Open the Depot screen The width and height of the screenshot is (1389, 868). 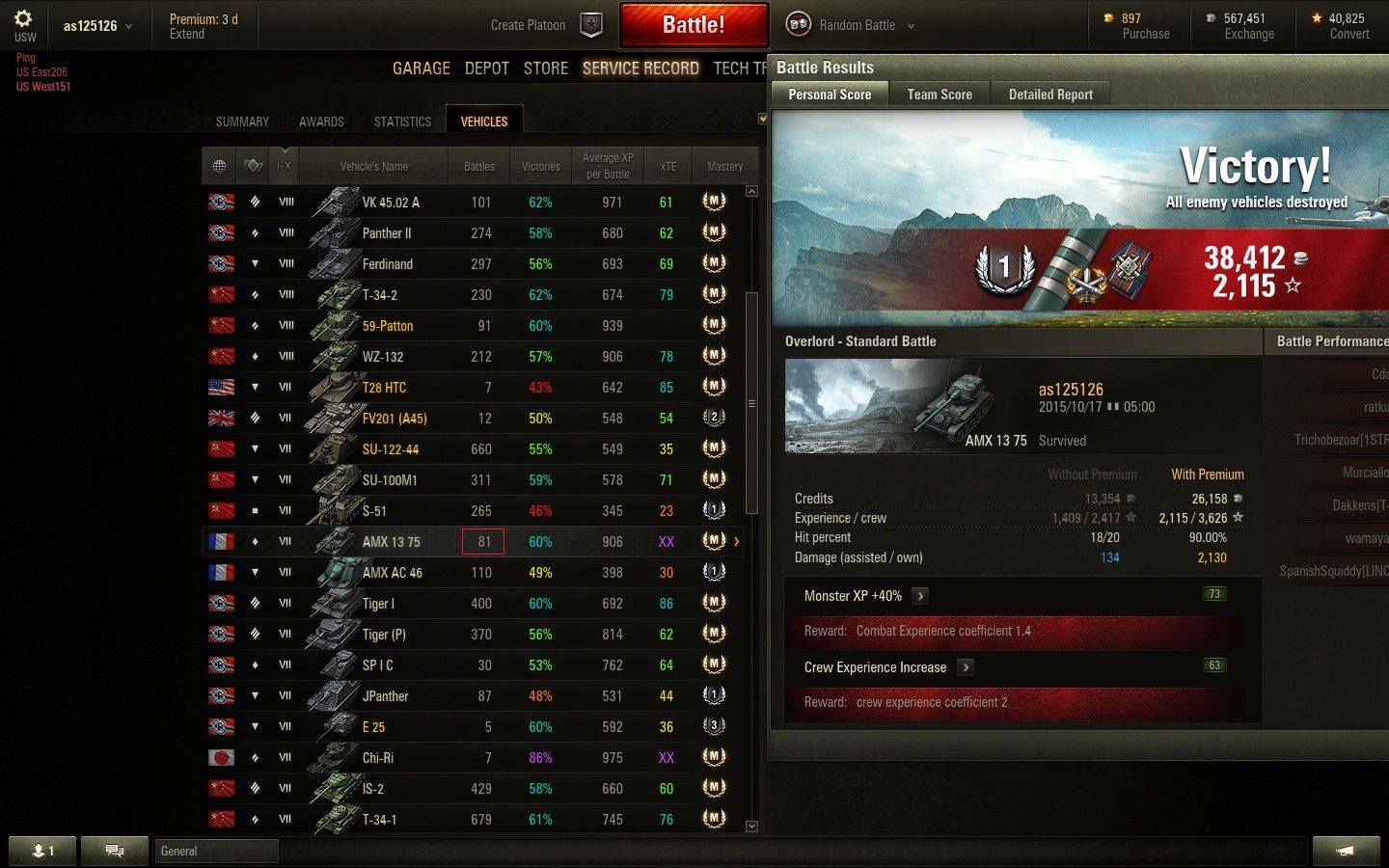tap(486, 68)
